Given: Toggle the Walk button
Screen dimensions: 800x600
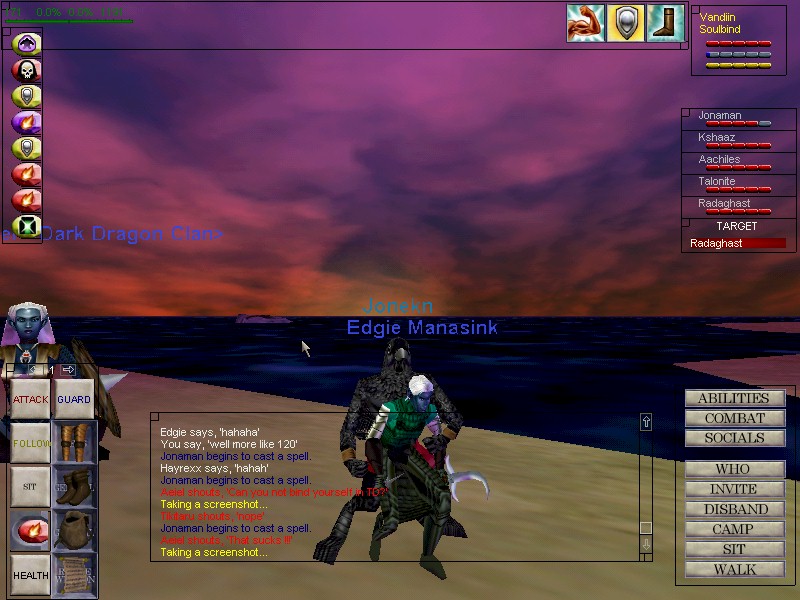Looking at the screenshot, I should pos(734,570).
